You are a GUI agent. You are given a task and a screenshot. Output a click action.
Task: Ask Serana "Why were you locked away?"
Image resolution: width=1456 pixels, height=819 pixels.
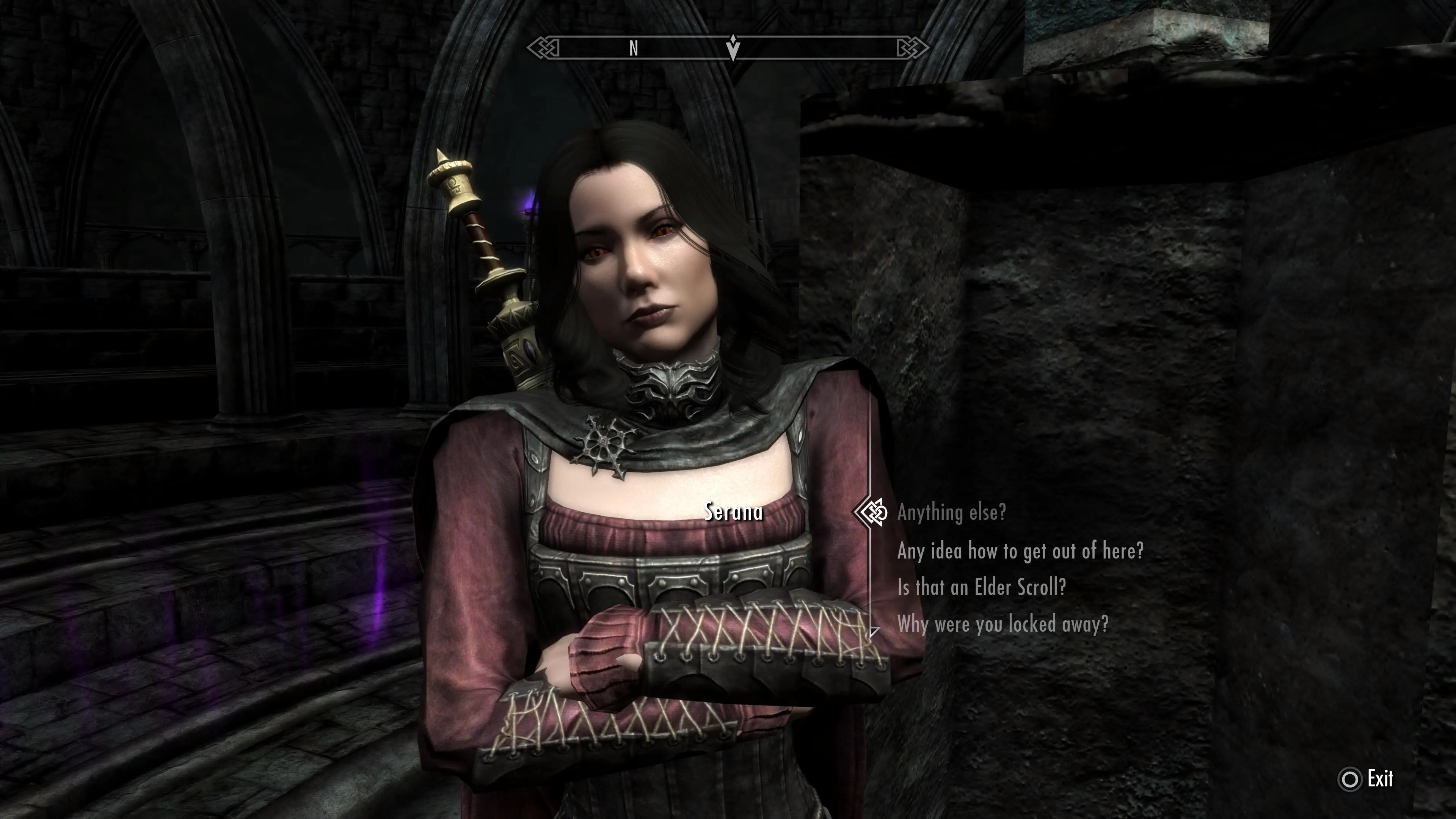coord(1002,624)
